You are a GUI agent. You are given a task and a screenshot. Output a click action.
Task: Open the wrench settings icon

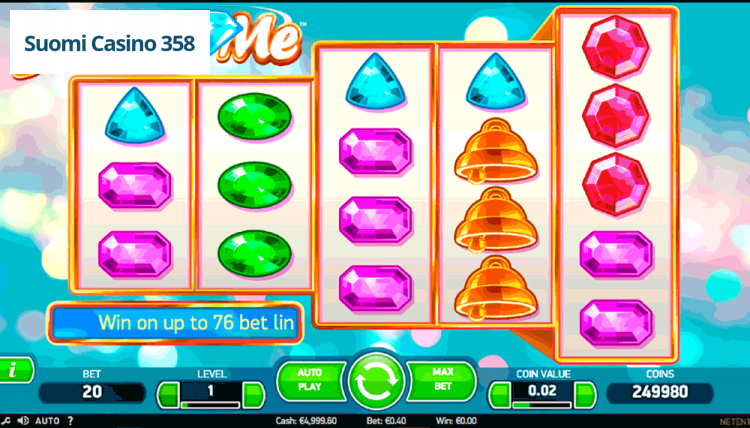6,420
